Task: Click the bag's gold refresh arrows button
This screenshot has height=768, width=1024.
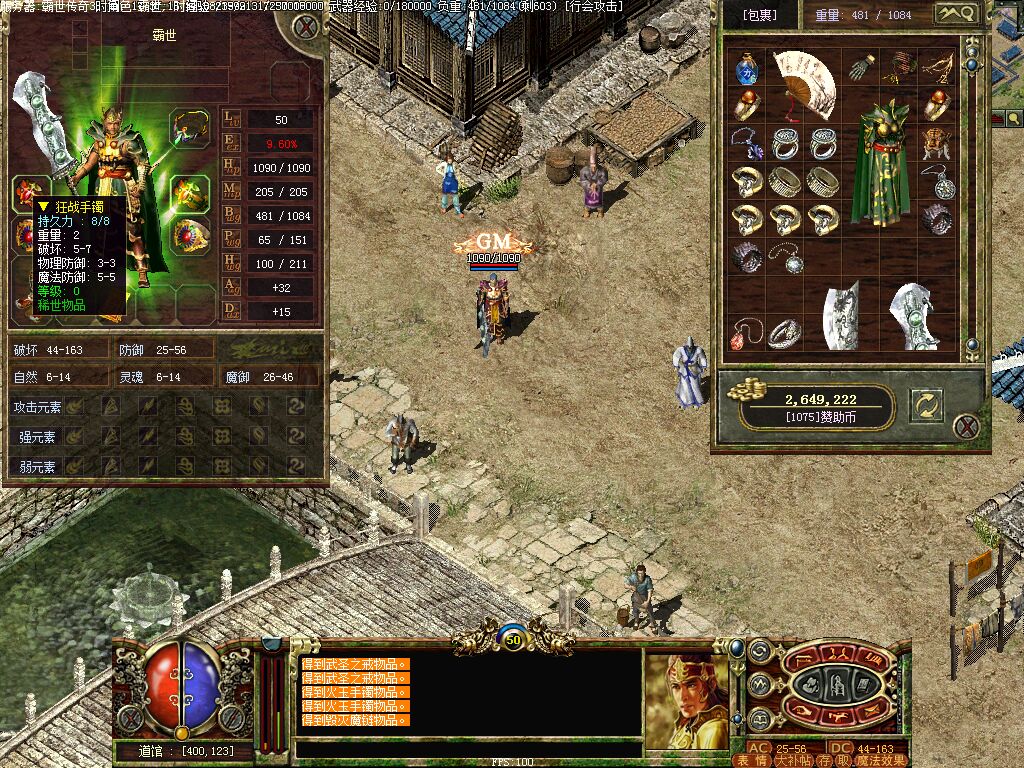Action: pos(926,405)
